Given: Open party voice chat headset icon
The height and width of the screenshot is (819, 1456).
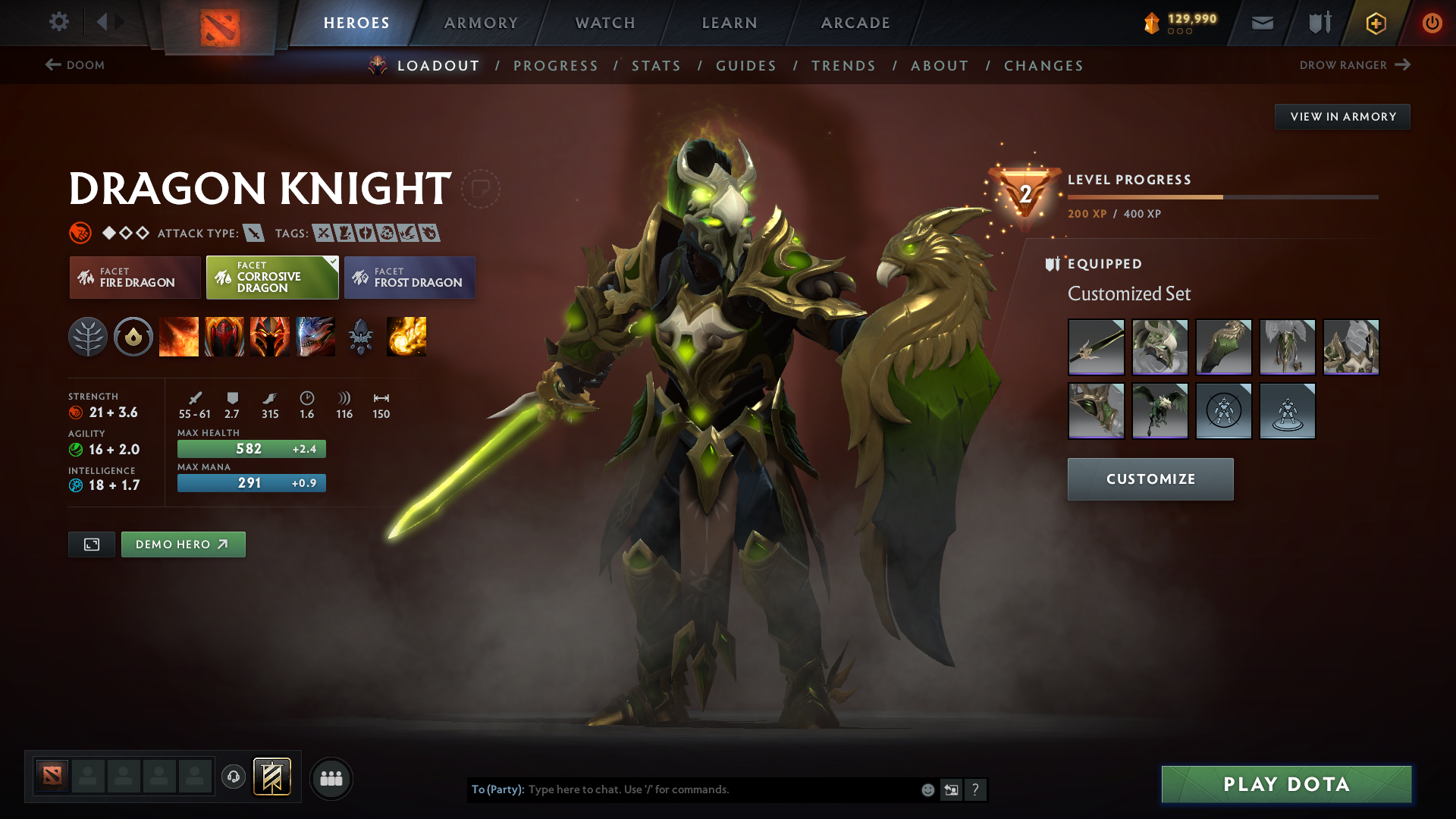Looking at the screenshot, I should coord(234,778).
